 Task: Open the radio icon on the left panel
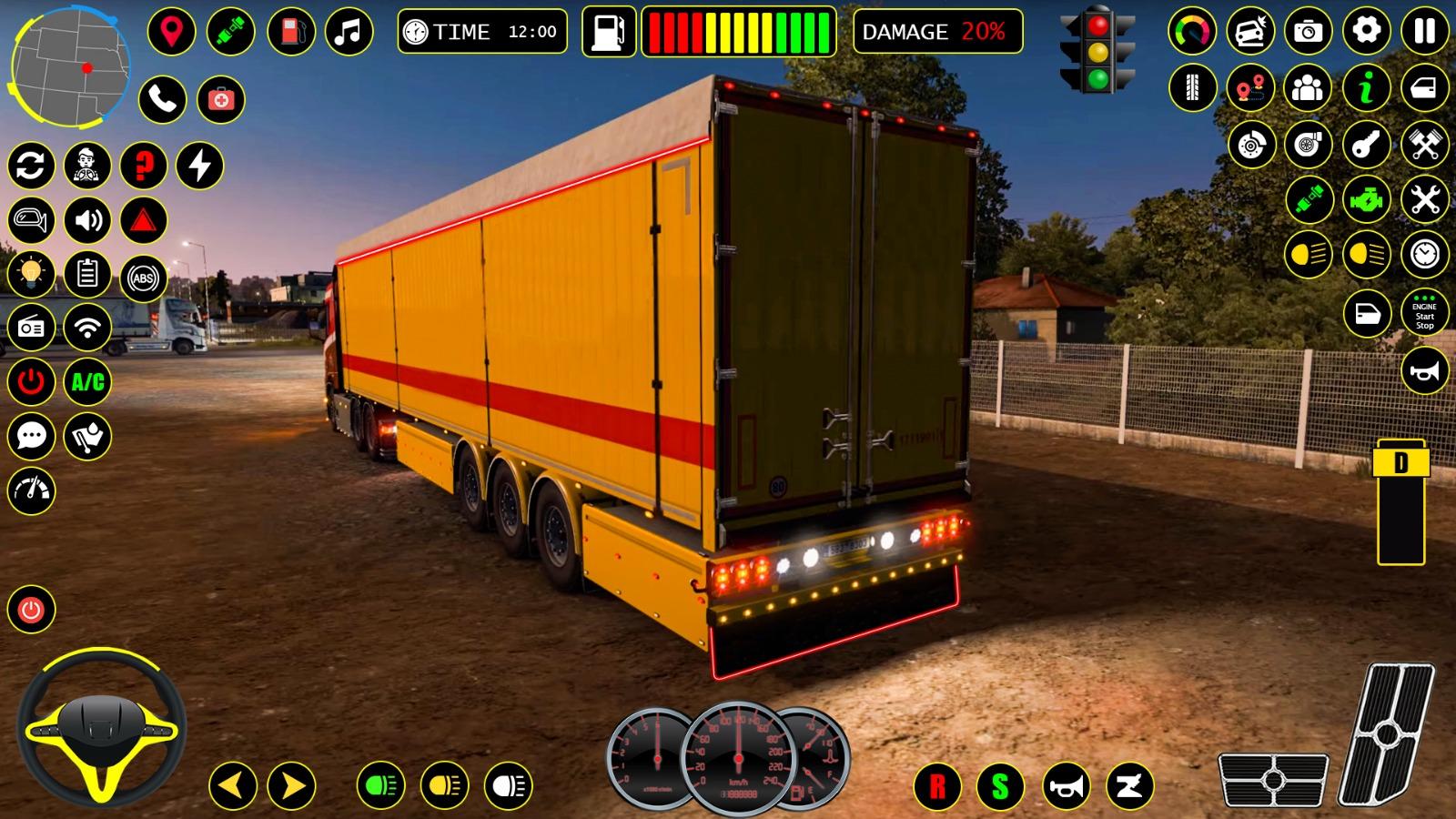click(x=32, y=327)
